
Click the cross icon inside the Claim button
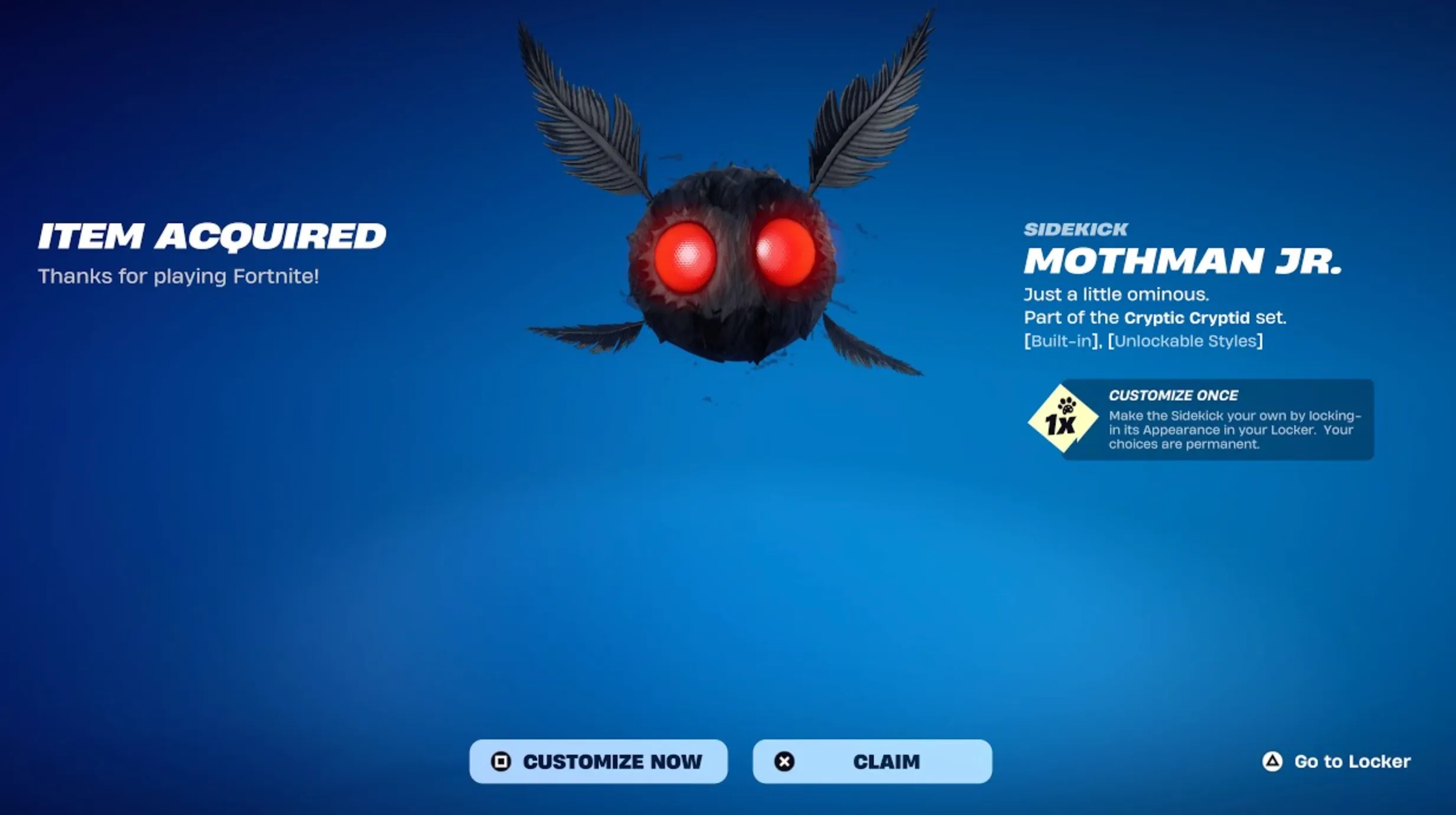785,762
